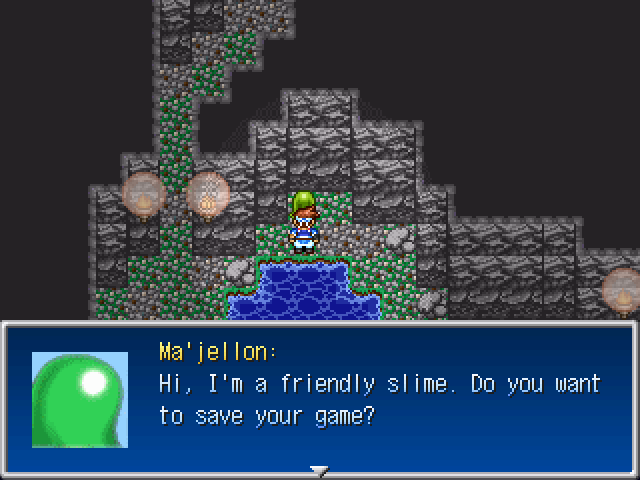This screenshot has height=480, width=640.
Task: Click the dialogue continue arrow
Action: 319,470
